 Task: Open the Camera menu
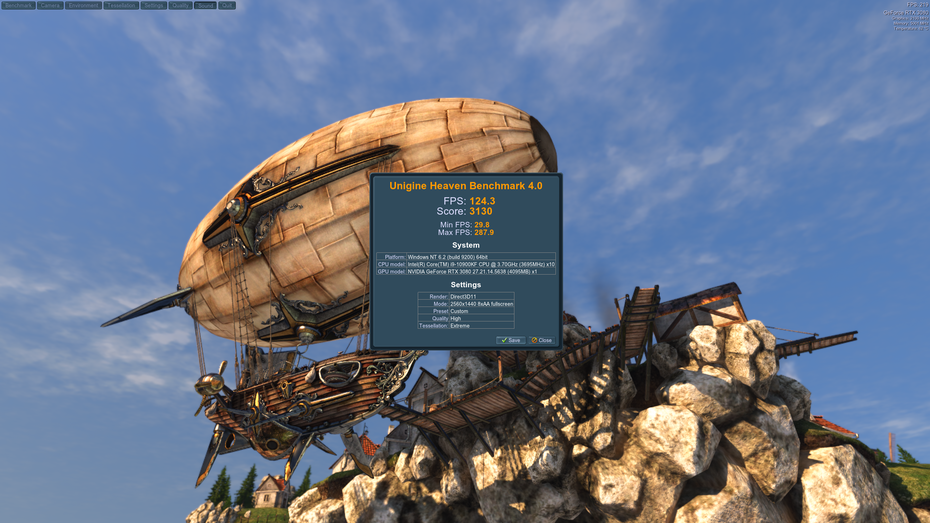(x=50, y=5)
